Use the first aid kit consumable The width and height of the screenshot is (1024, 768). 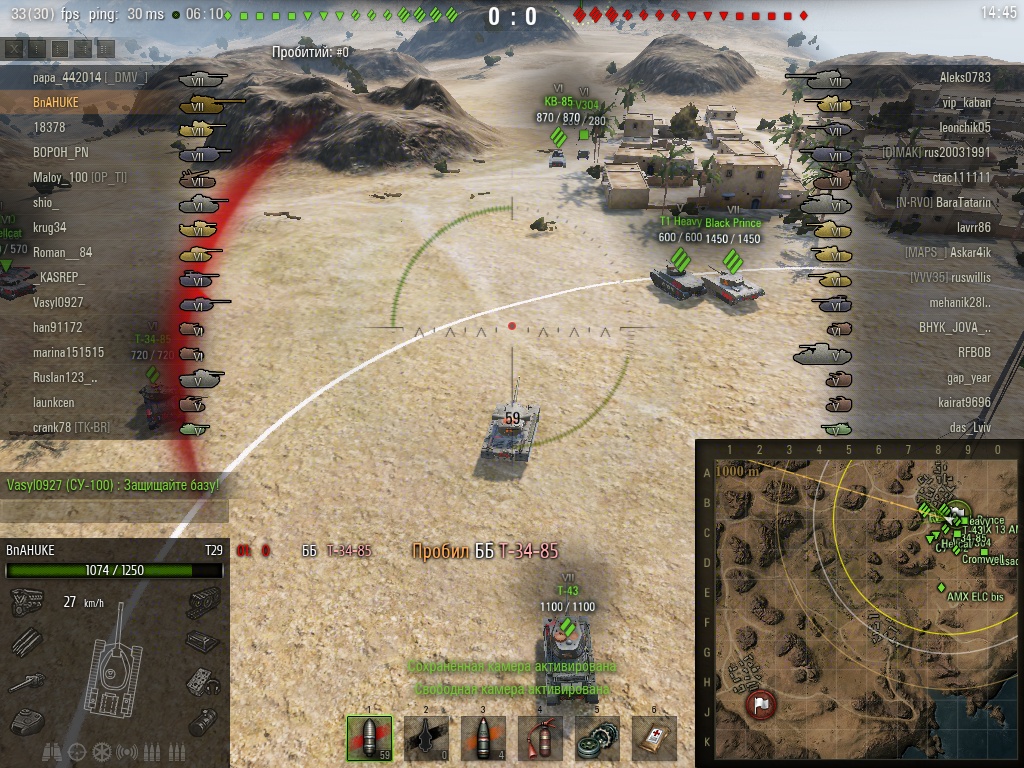point(655,738)
